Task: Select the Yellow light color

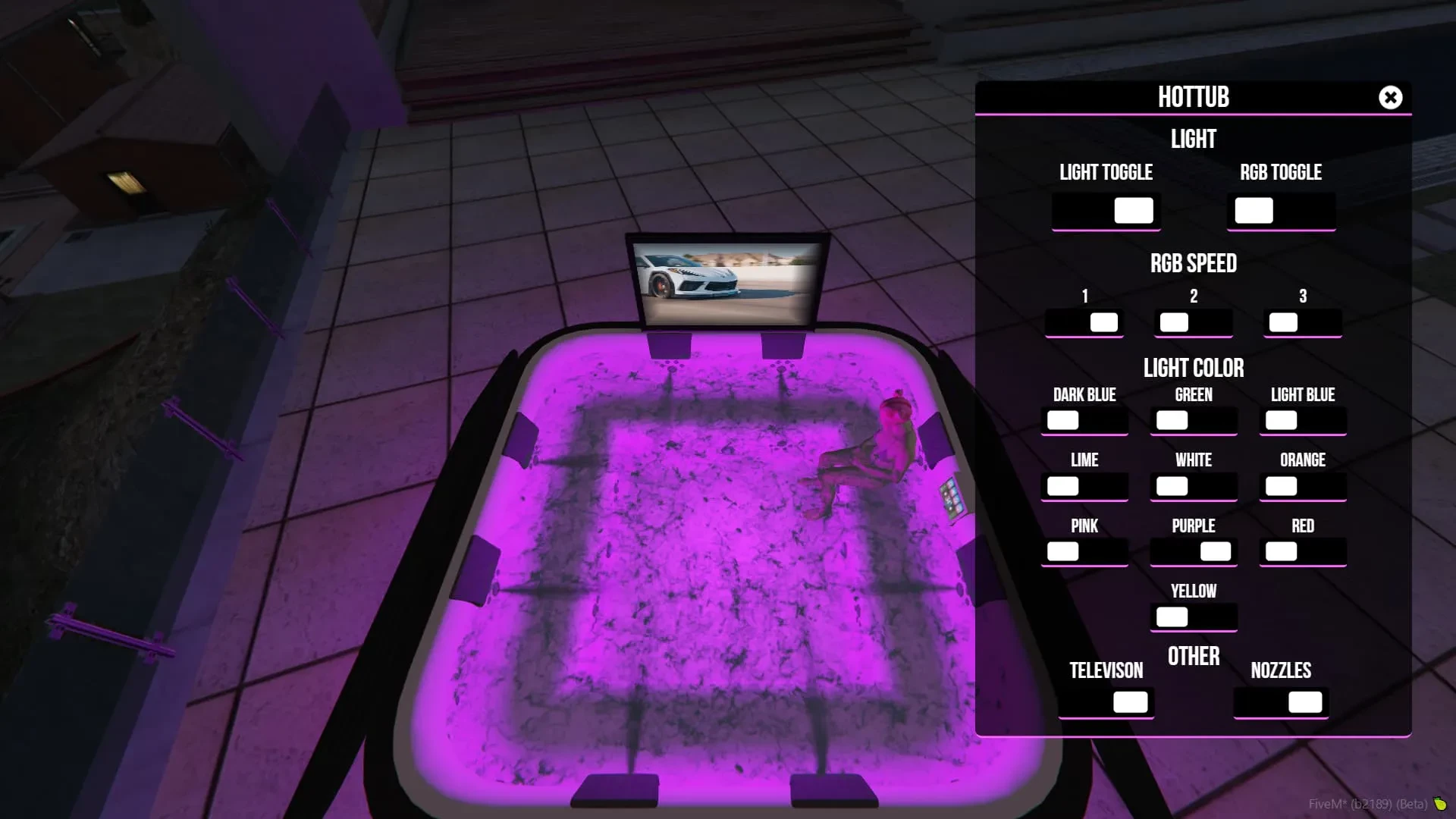Action: point(1194,616)
